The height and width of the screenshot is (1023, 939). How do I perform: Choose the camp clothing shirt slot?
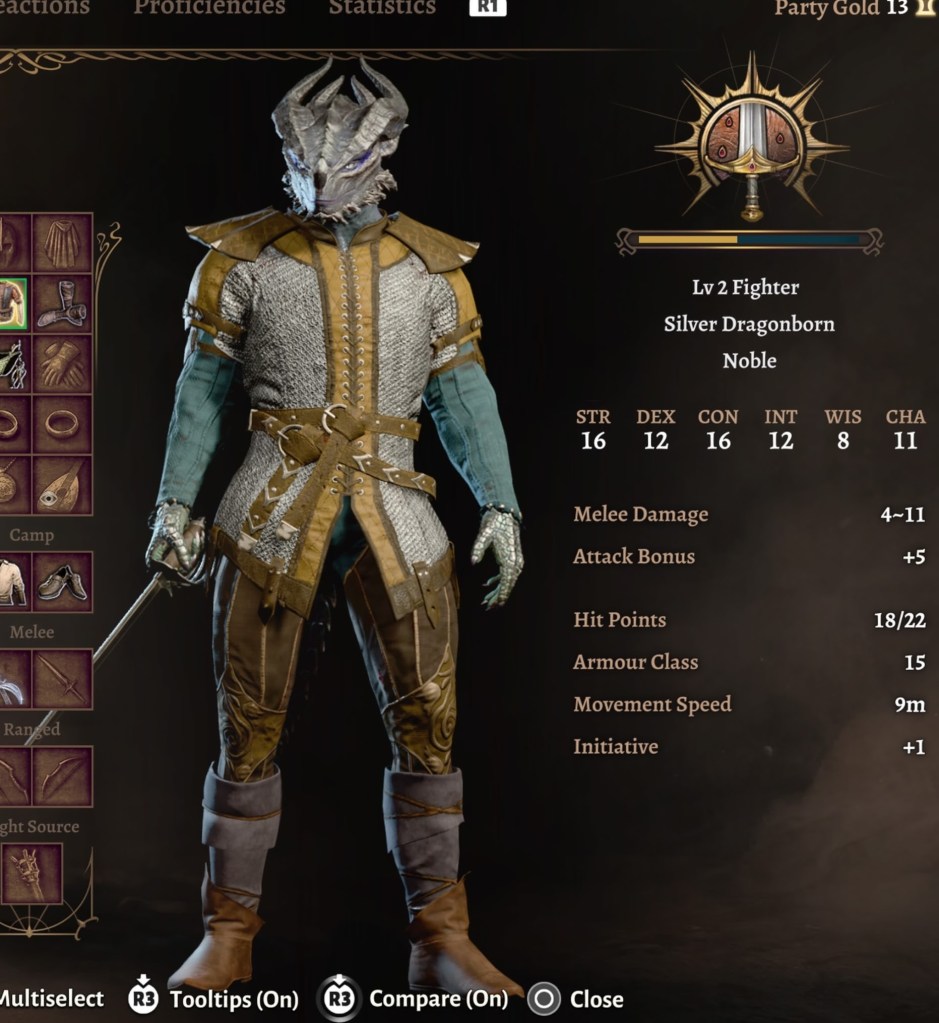click(x=12, y=582)
